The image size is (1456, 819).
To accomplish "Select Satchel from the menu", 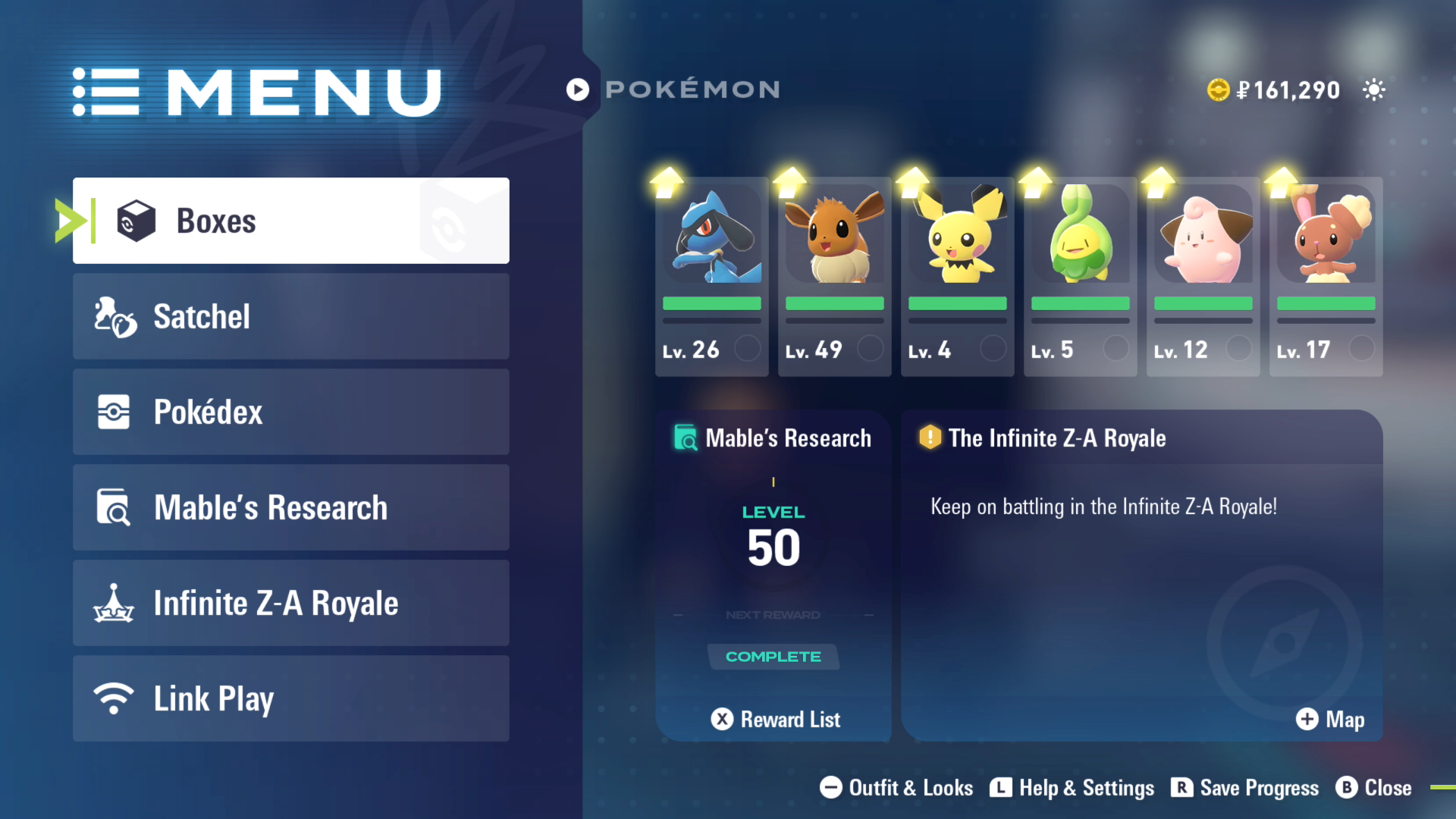I will point(290,316).
